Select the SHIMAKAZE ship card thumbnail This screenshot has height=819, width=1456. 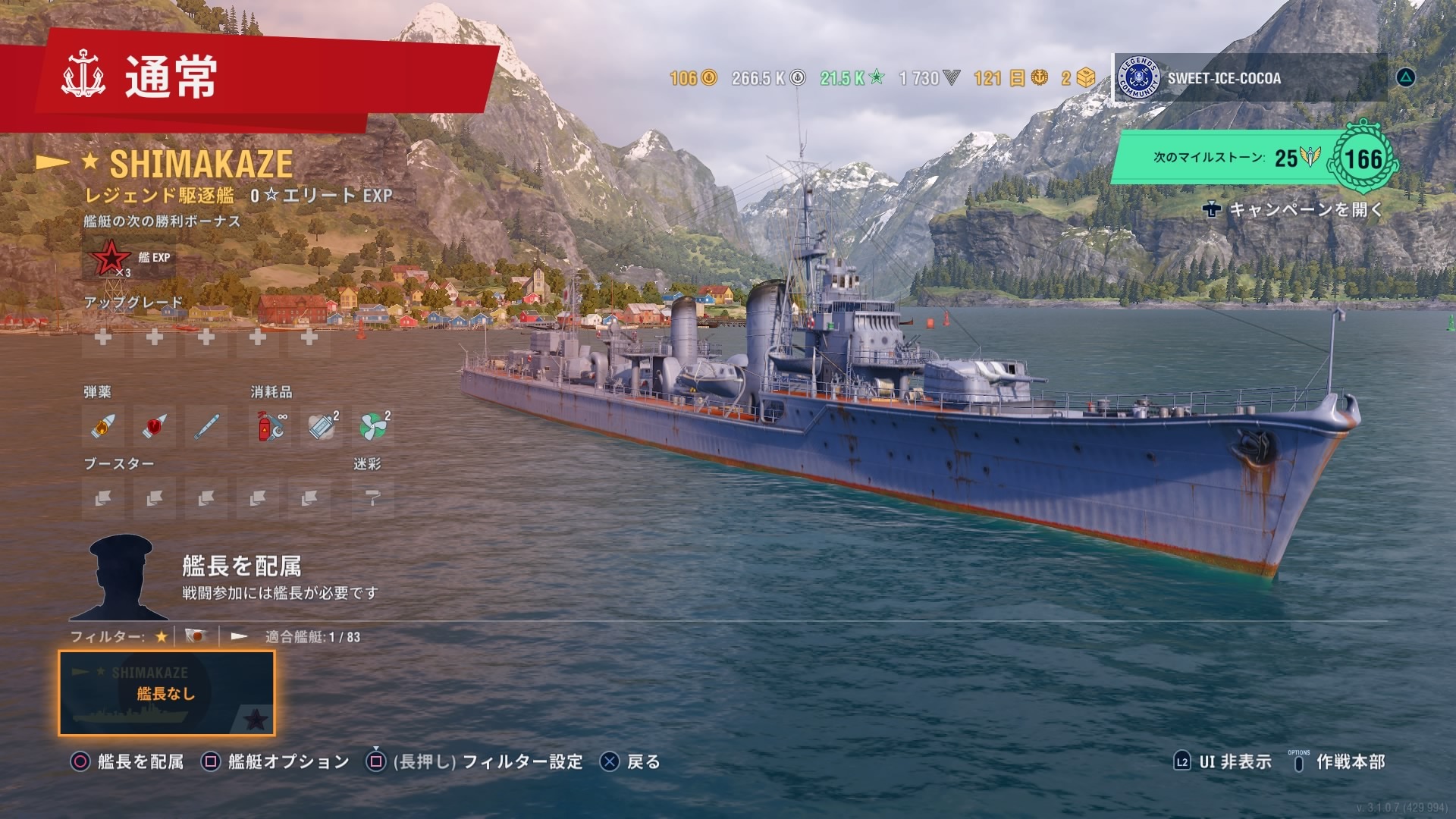pos(167,693)
